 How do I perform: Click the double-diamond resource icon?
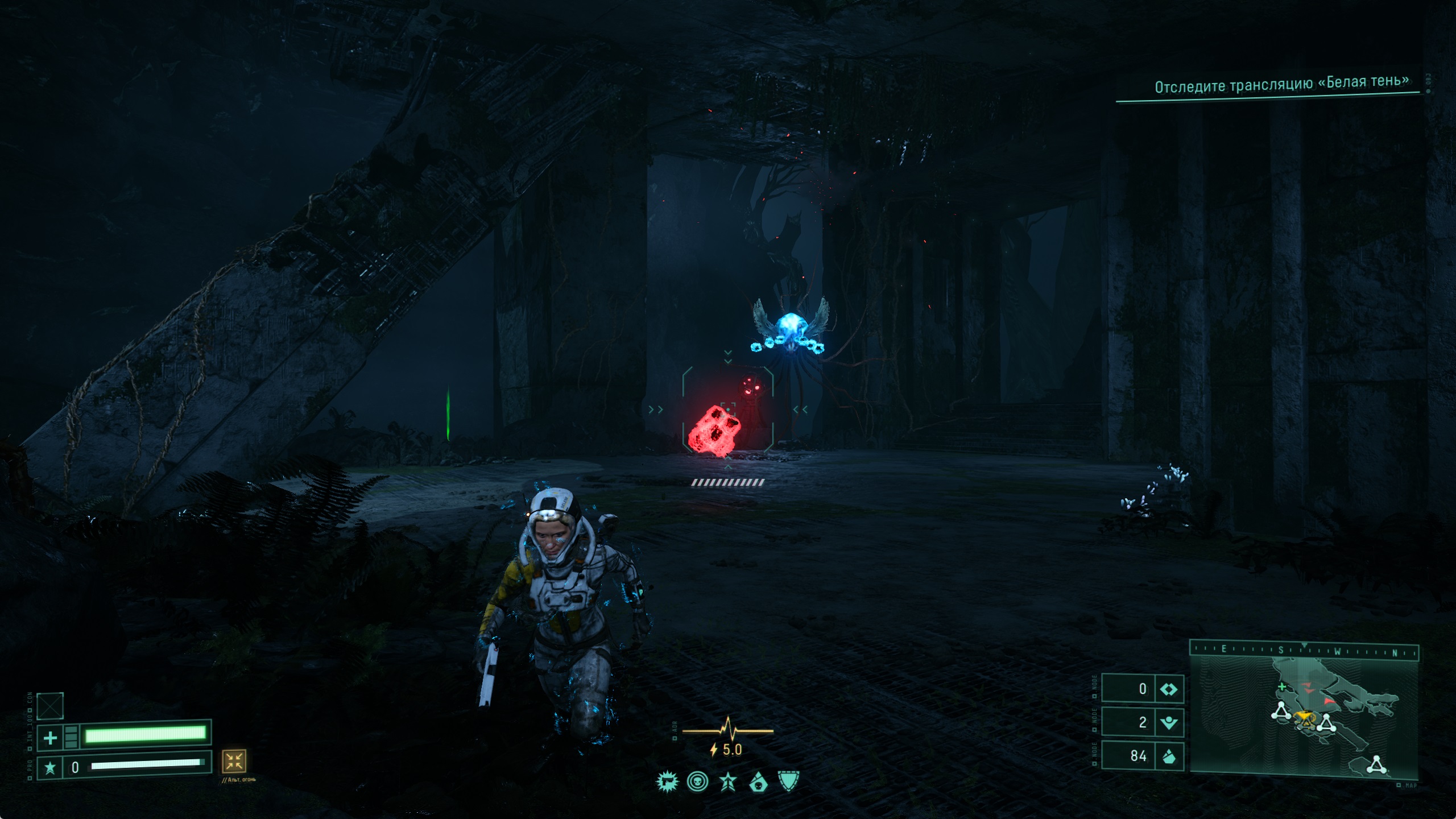click(x=1169, y=689)
